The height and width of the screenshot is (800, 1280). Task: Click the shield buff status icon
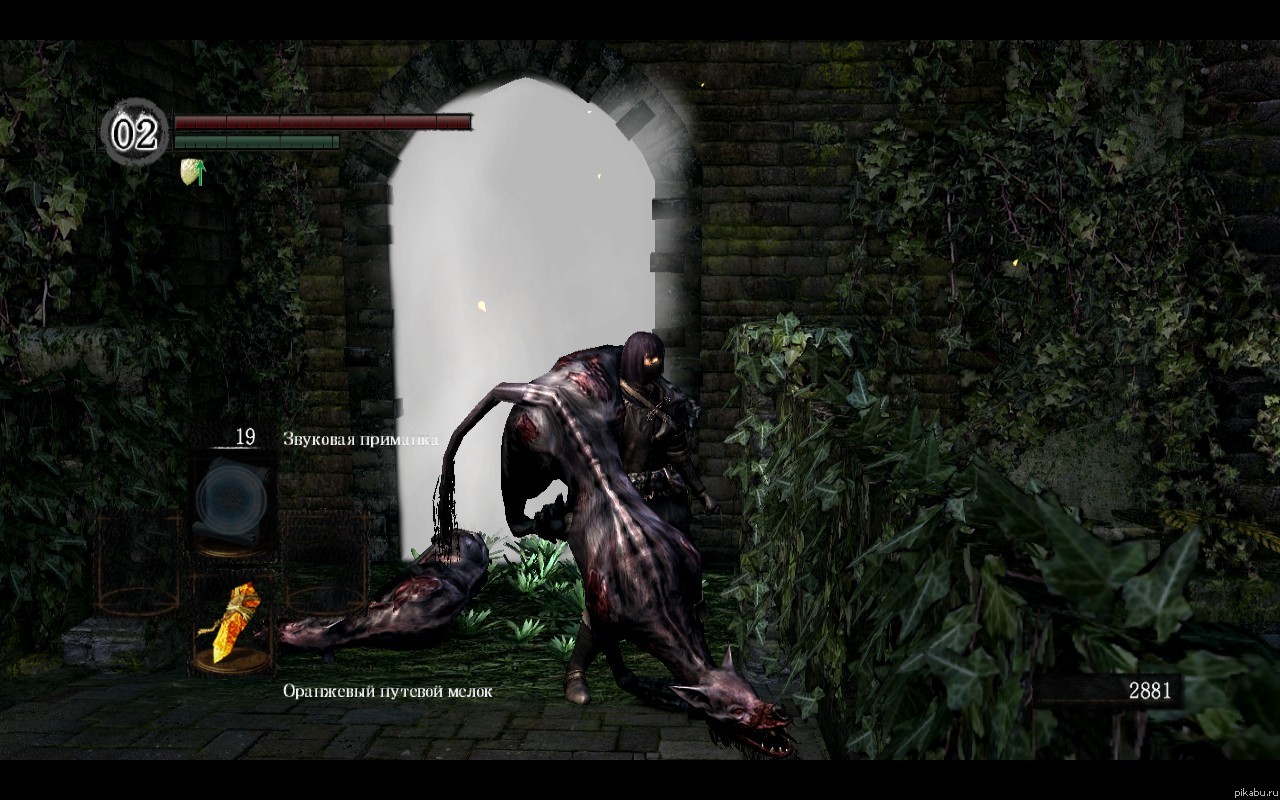pos(192,171)
